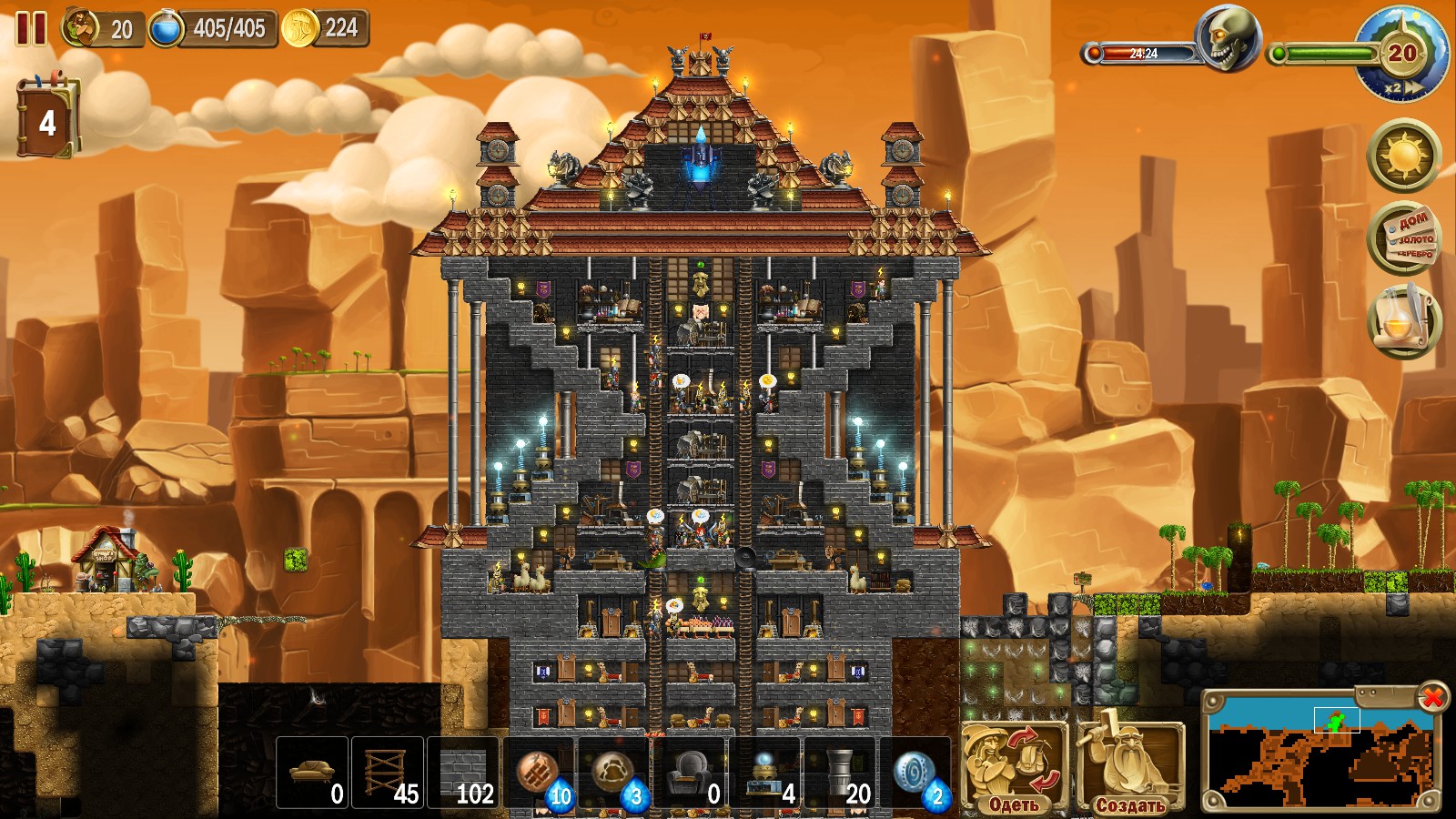Viewport: 1456px width, 819px height.
Task: Select the sofa item in the quick bar
Action: point(313,769)
